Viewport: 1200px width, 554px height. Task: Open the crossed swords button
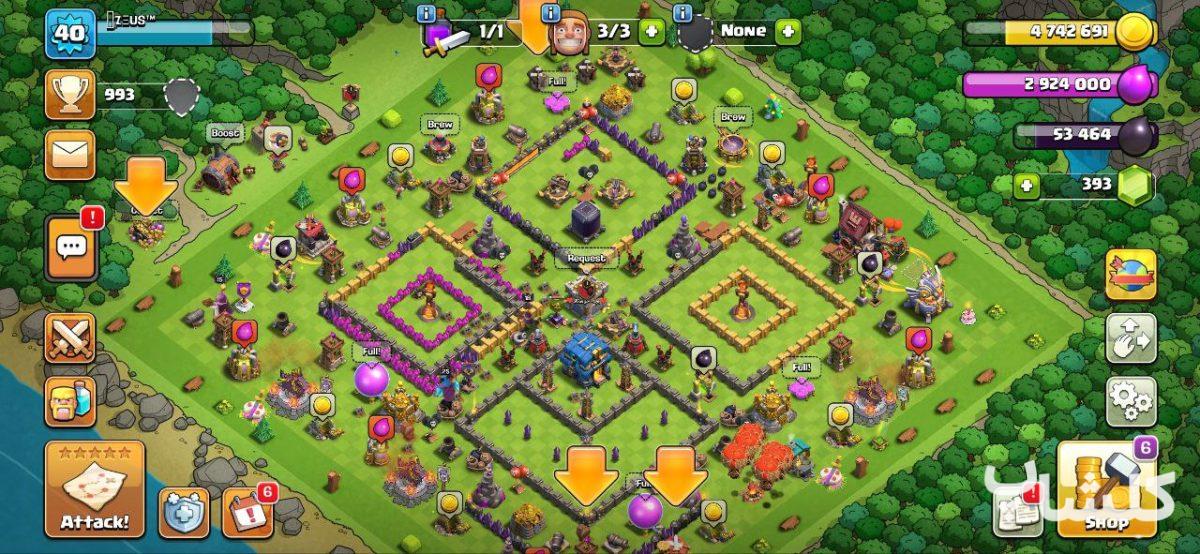pyautogui.click(x=70, y=338)
